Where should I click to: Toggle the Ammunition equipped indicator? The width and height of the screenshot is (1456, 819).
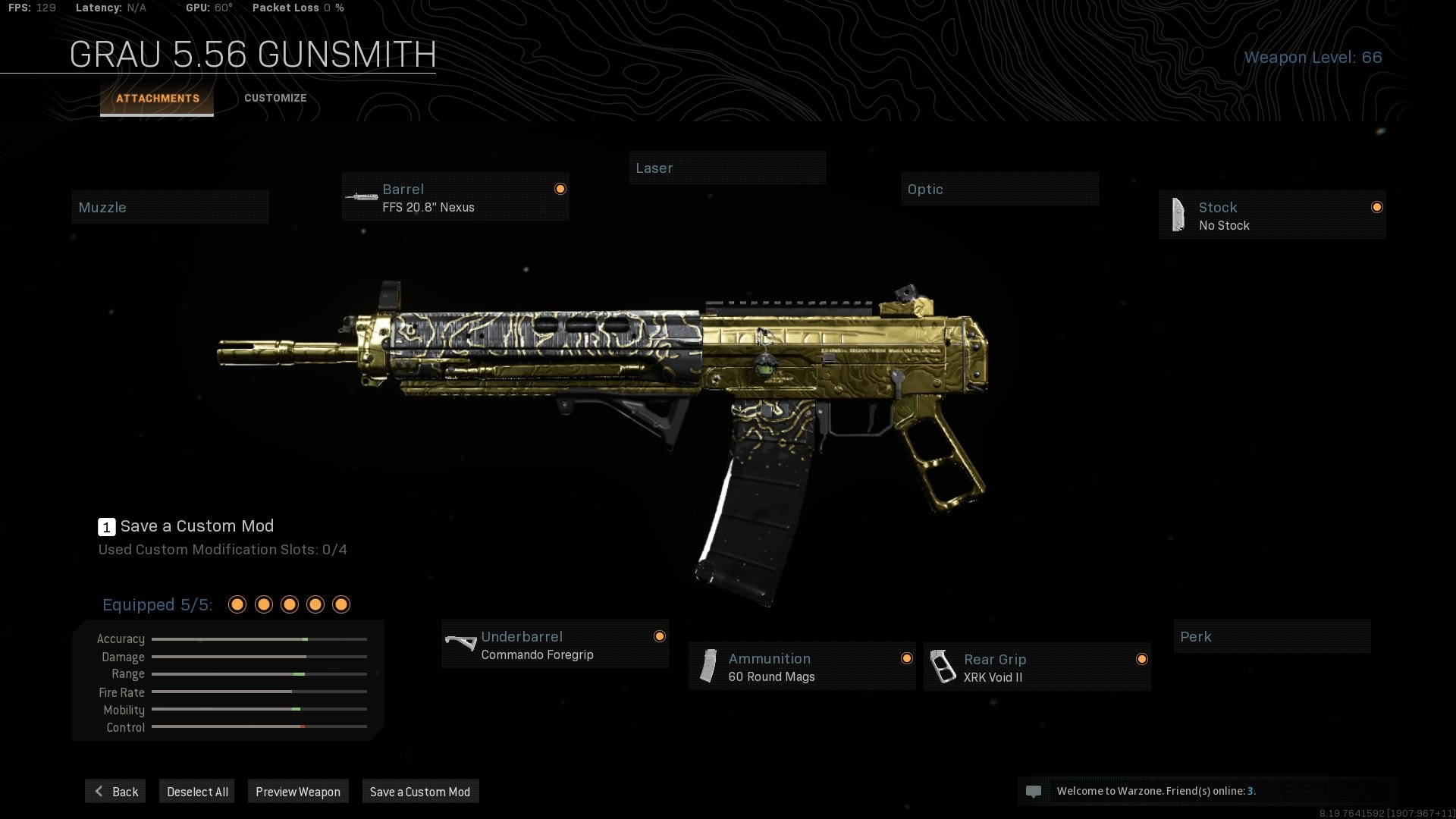(x=907, y=657)
